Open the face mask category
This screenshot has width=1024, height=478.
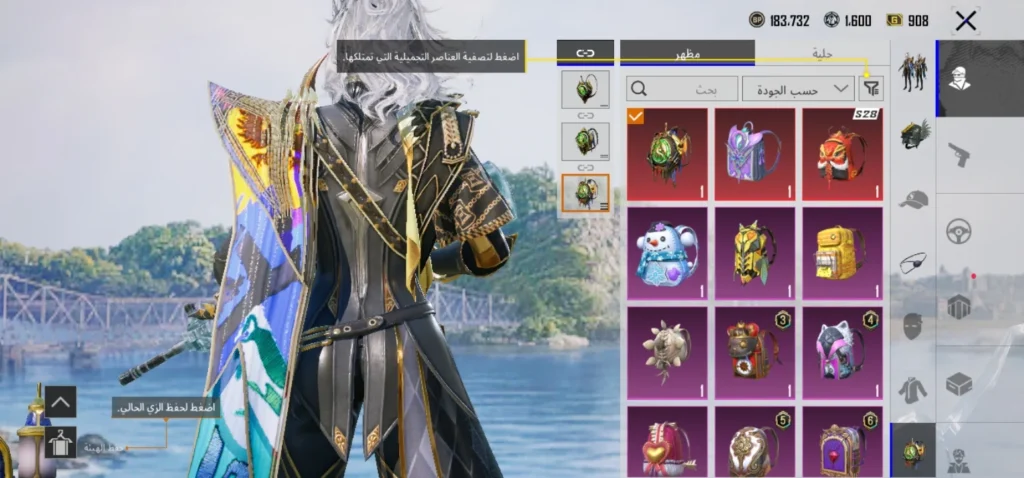[x=913, y=325]
